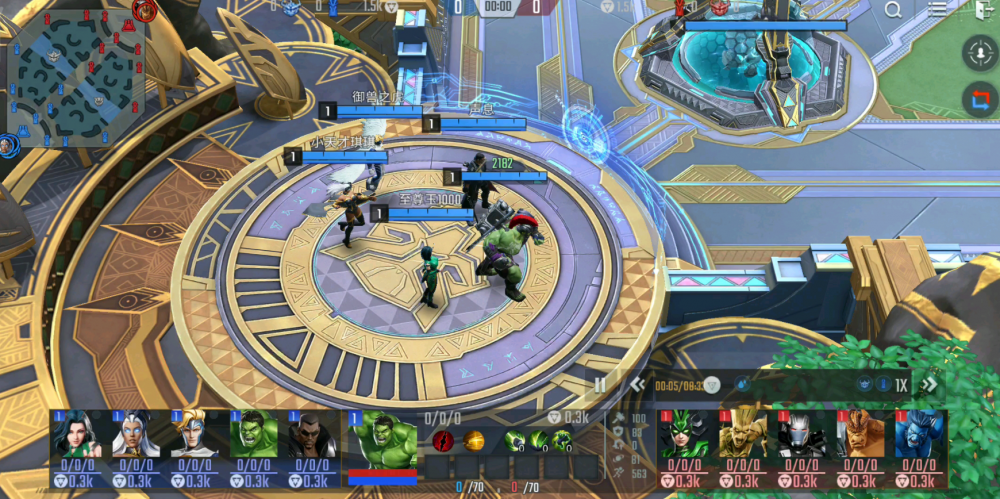Select the blue Beast red team portrait
Image resolution: width=1000 pixels, height=499 pixels.
coord(919,434)
